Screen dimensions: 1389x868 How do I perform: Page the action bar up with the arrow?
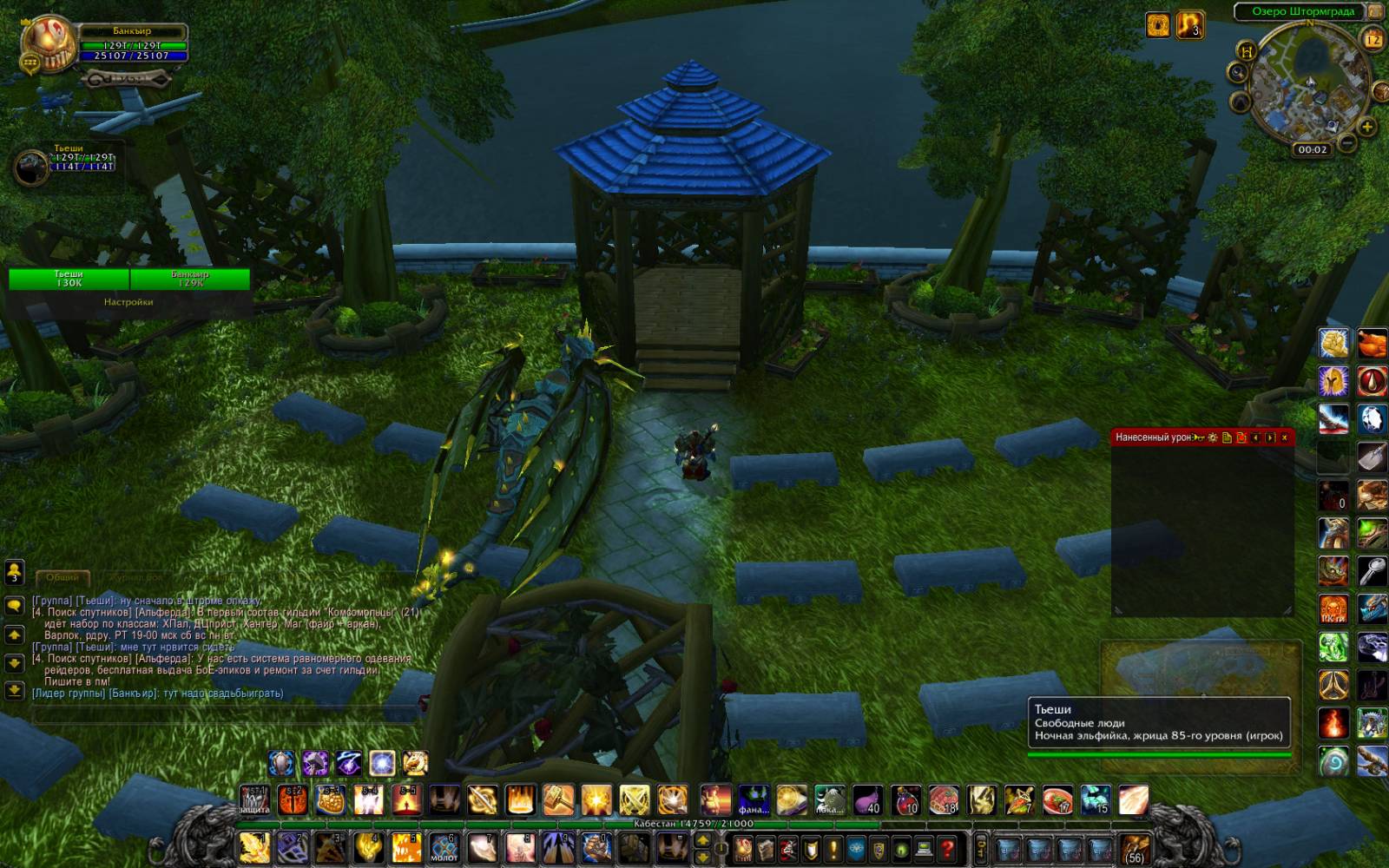tap(702, 840)
